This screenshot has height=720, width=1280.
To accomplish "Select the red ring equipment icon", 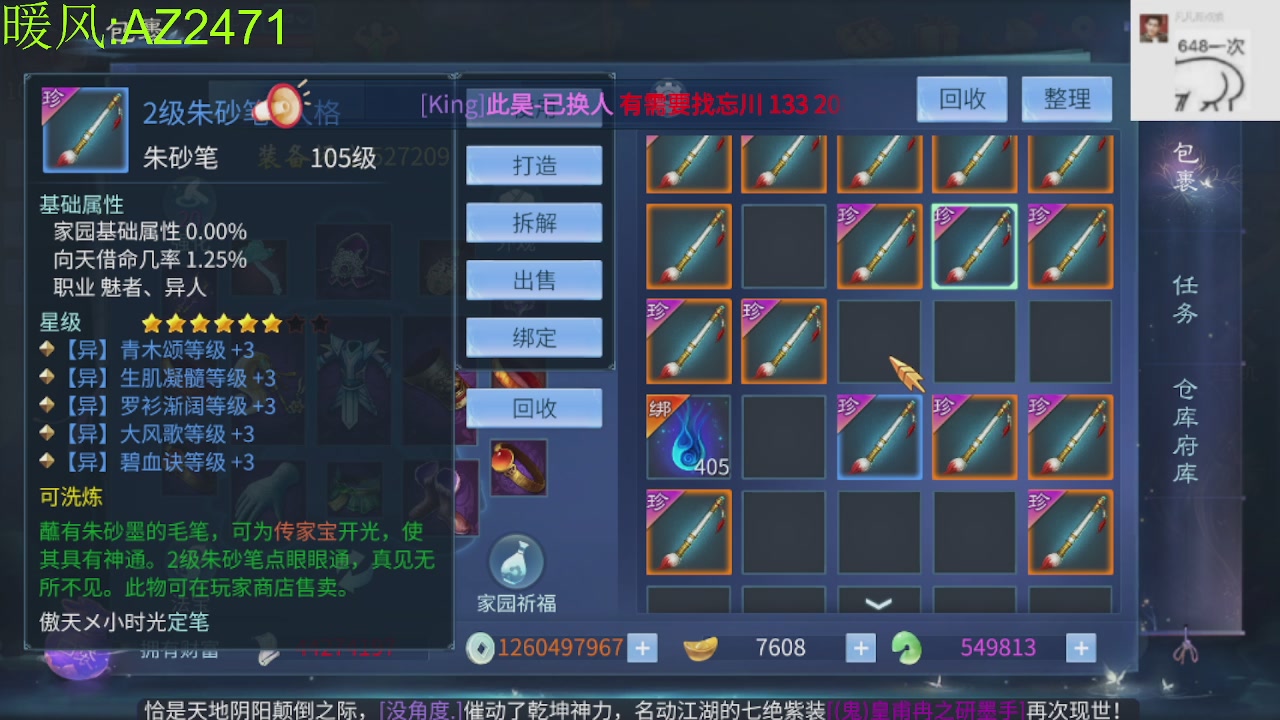I will point(519,466).
